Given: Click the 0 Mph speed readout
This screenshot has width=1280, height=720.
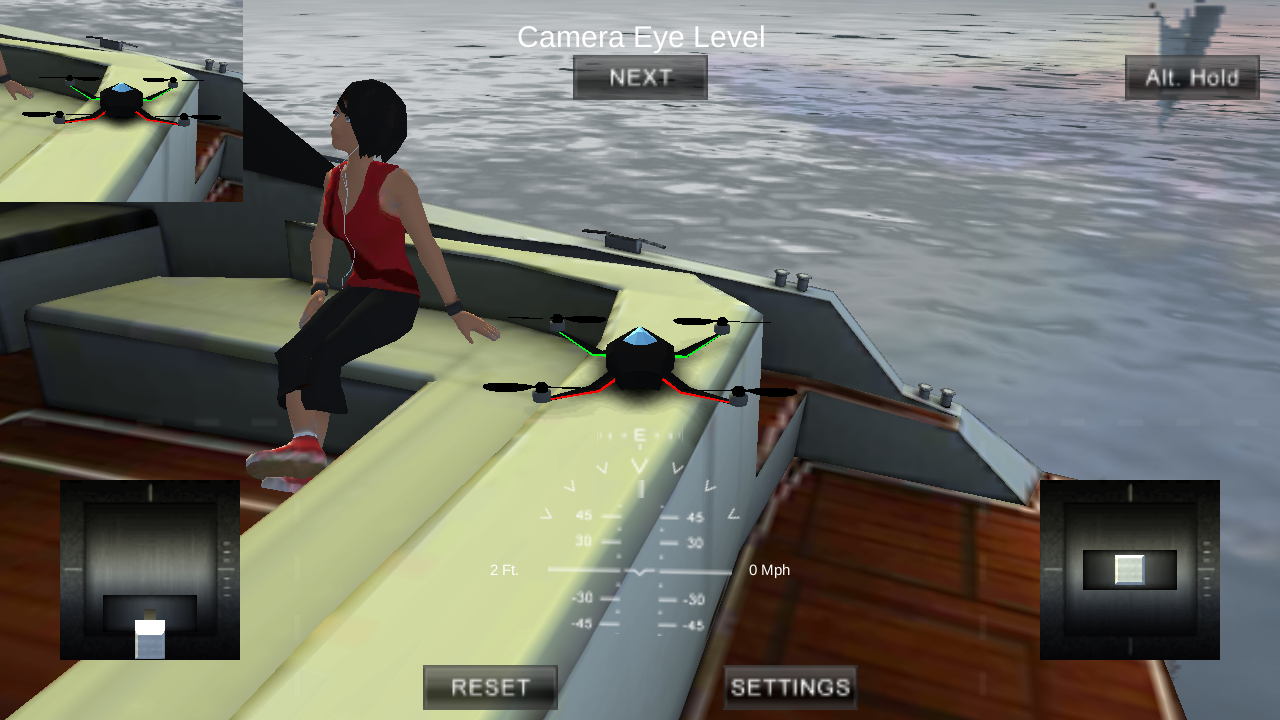Looking at the screenshot, I should click(x=769, y=569).
